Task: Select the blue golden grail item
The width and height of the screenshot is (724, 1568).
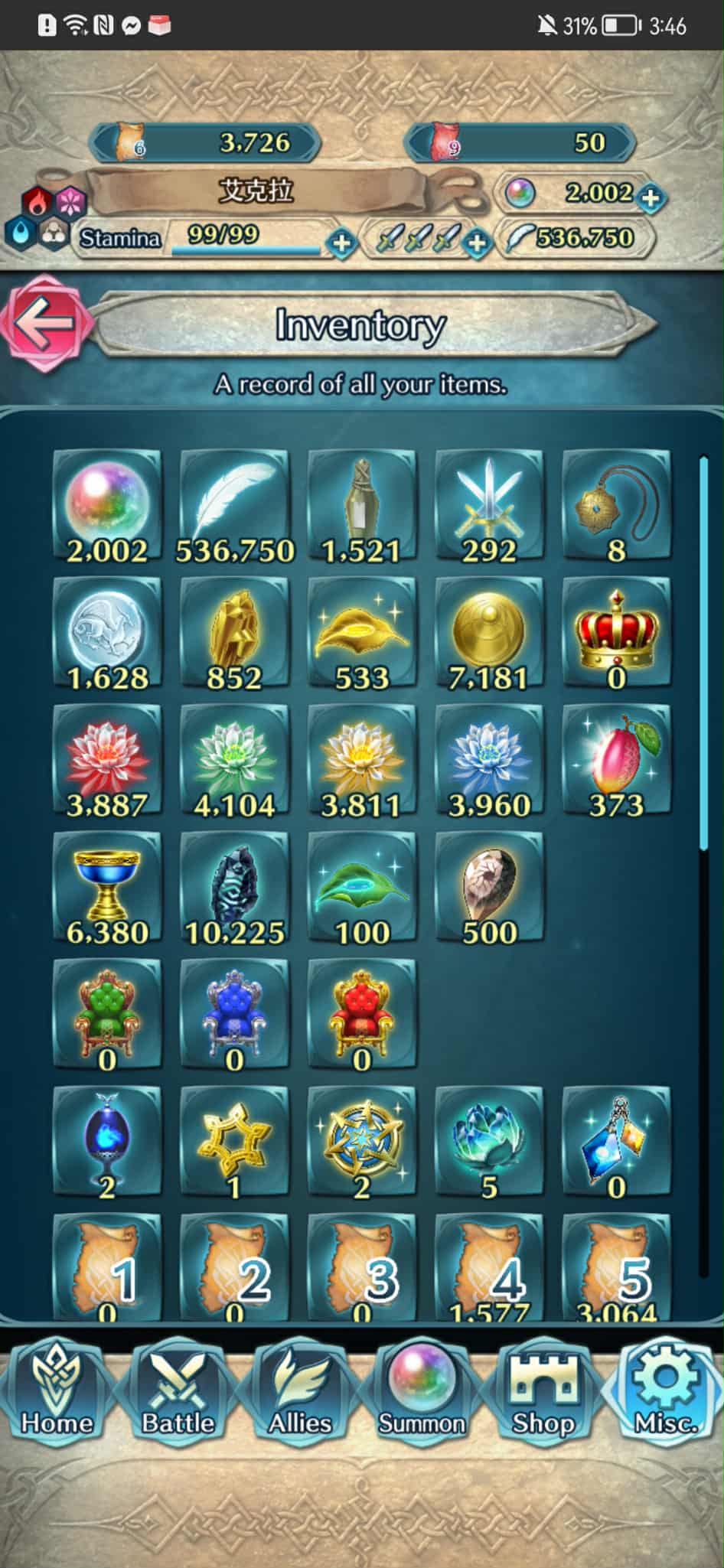Action: point(107,888)
